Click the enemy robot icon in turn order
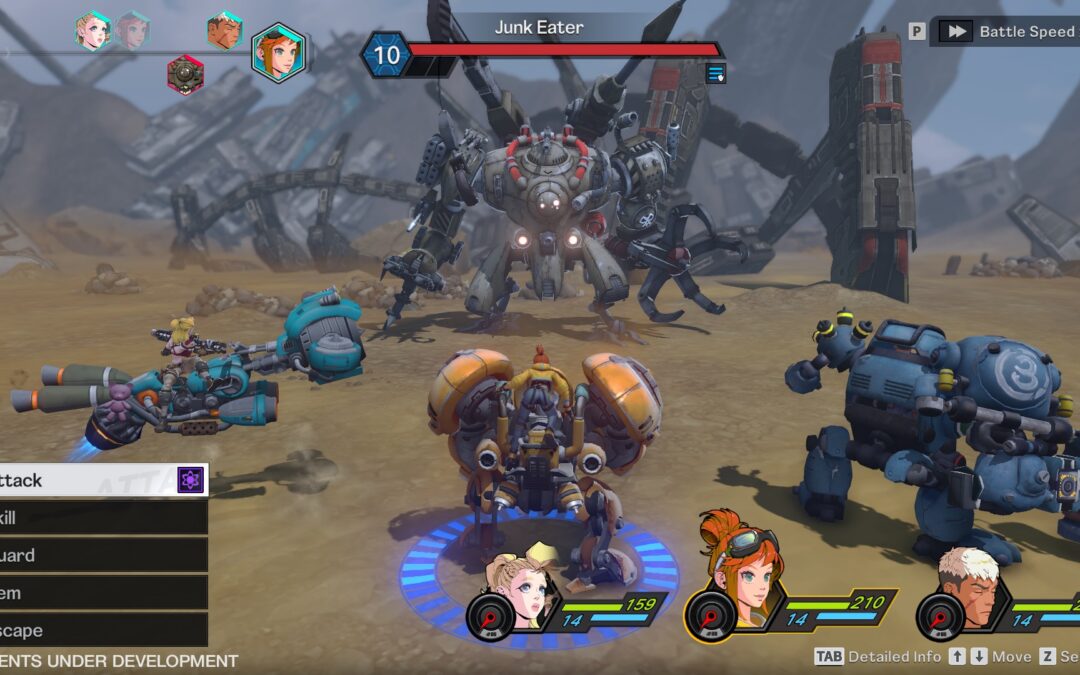Viewport: 1080px width, 675px height. click(185, 74)
